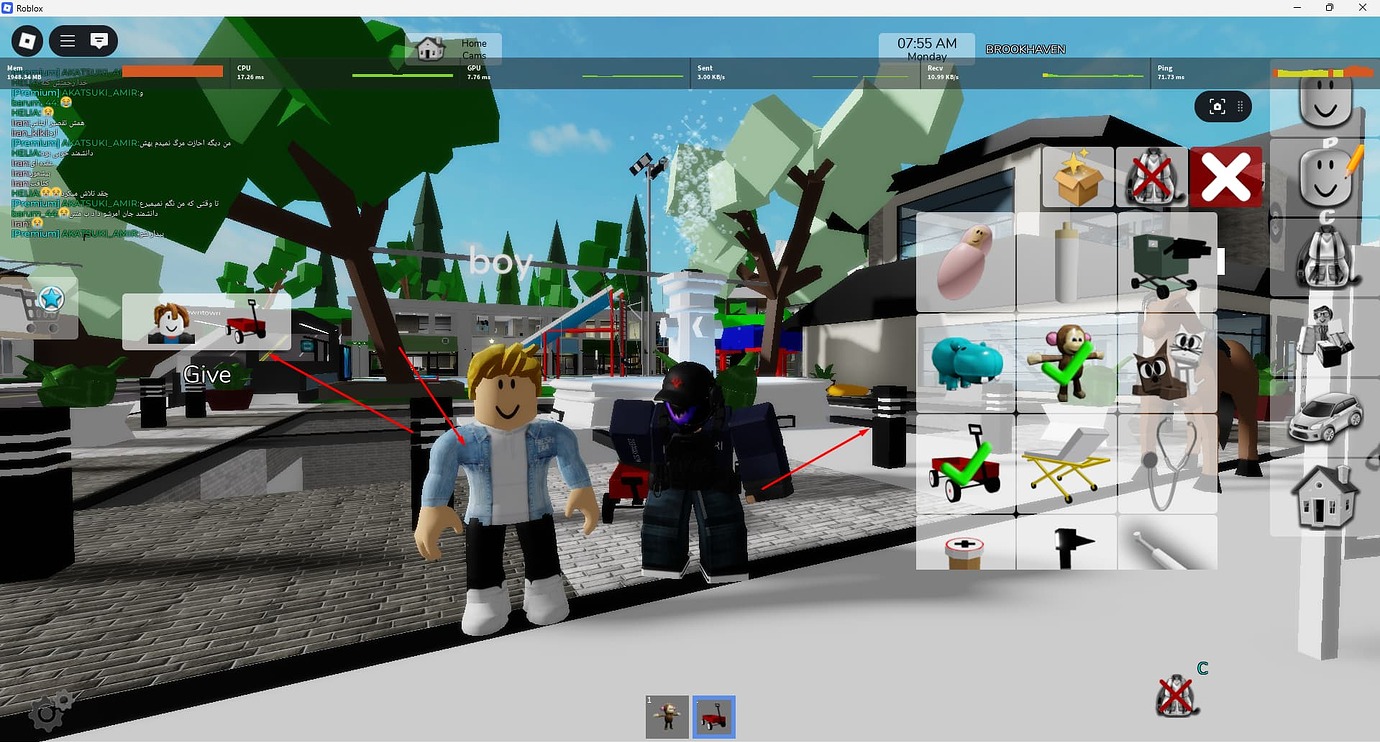Select the wagon hotbar thumbnail
1380x742 pixels.
pos(713,715)
